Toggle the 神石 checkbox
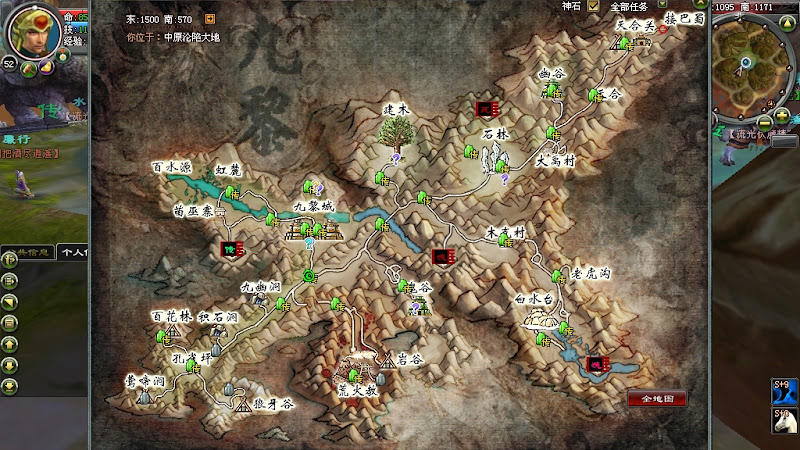 (x=594, y=6)
